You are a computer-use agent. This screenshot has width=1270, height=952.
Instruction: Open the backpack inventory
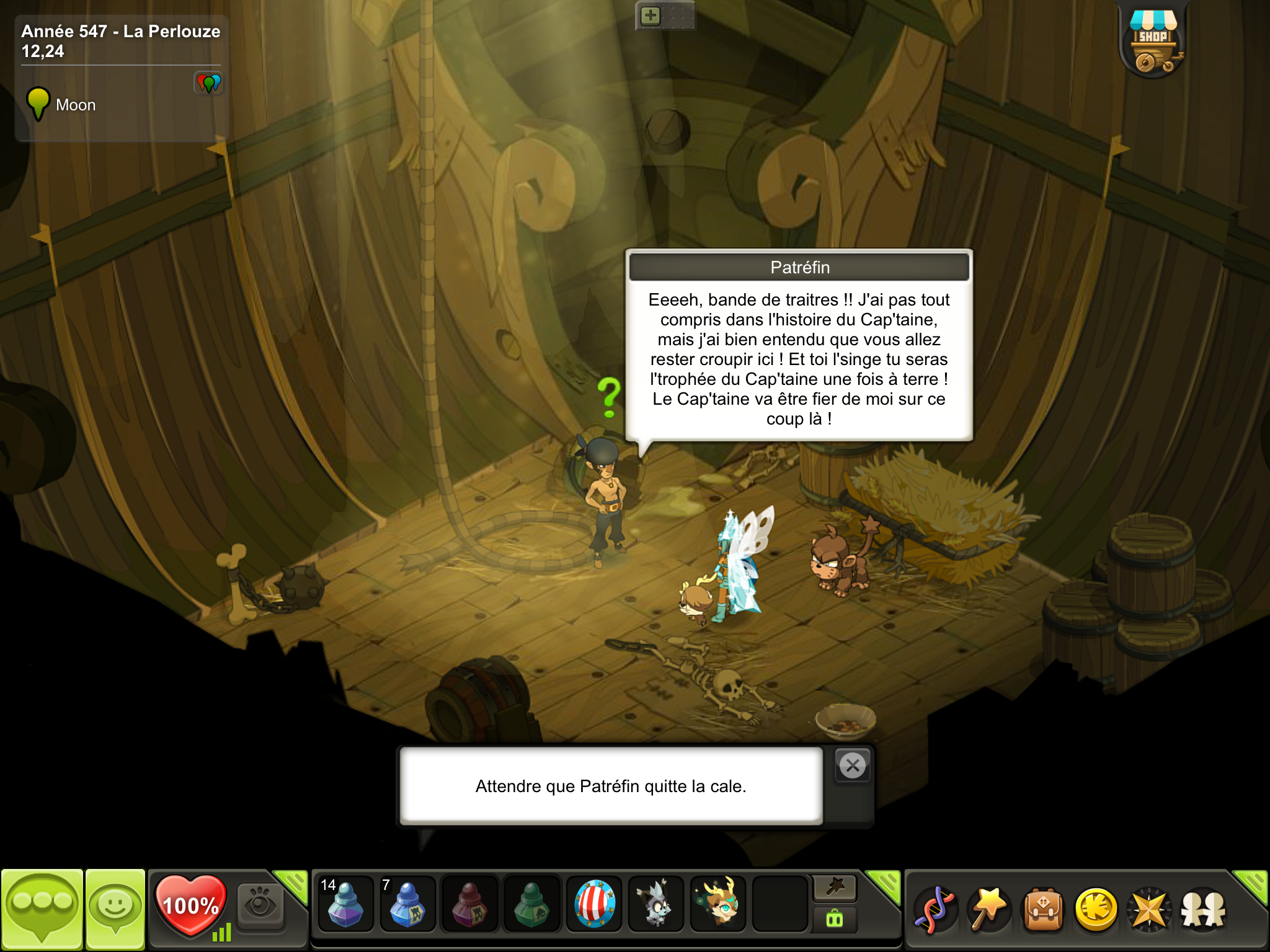(x=1043, y=910)
